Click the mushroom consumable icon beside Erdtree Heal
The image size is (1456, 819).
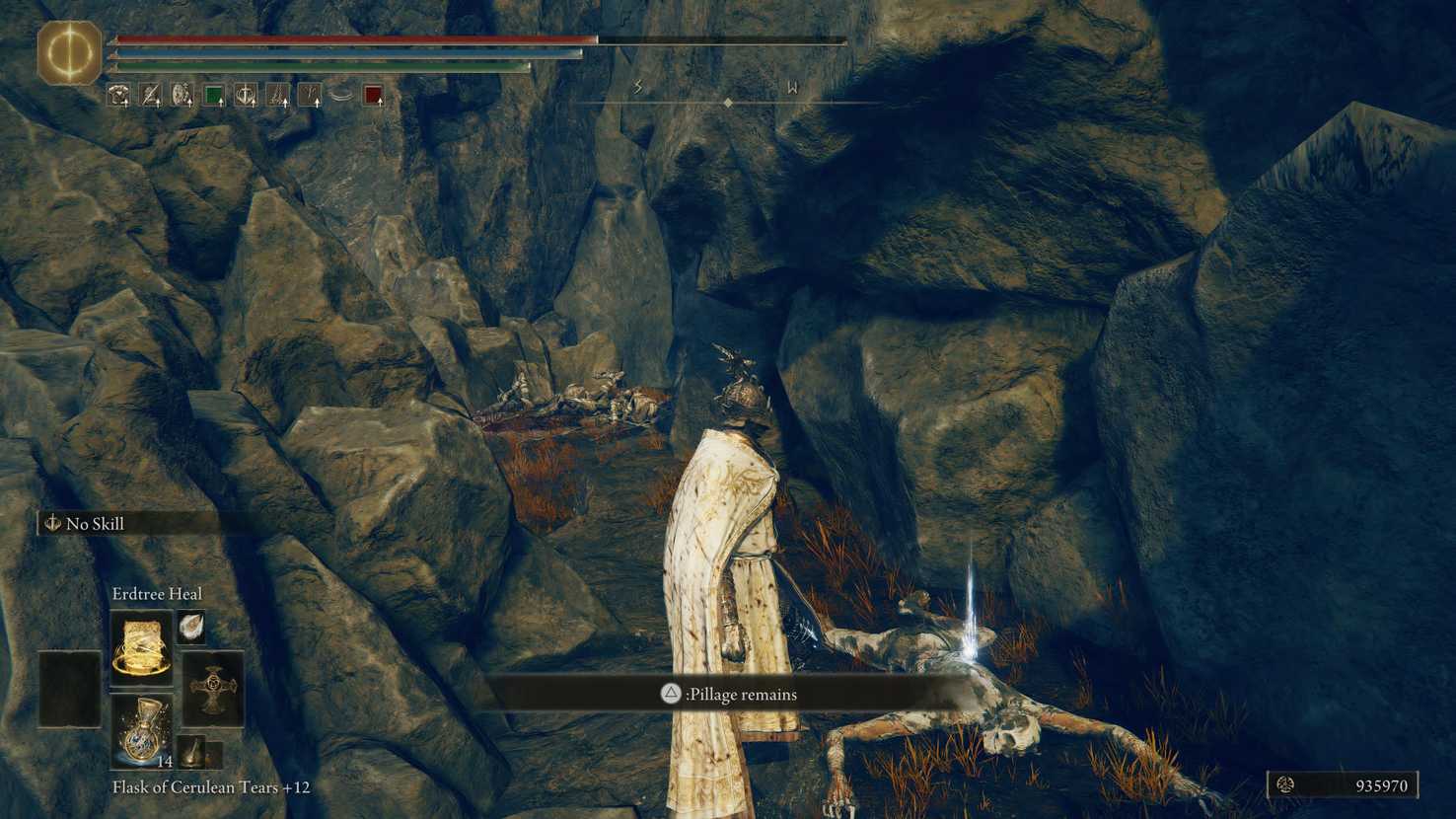click(x=192, y=629)
